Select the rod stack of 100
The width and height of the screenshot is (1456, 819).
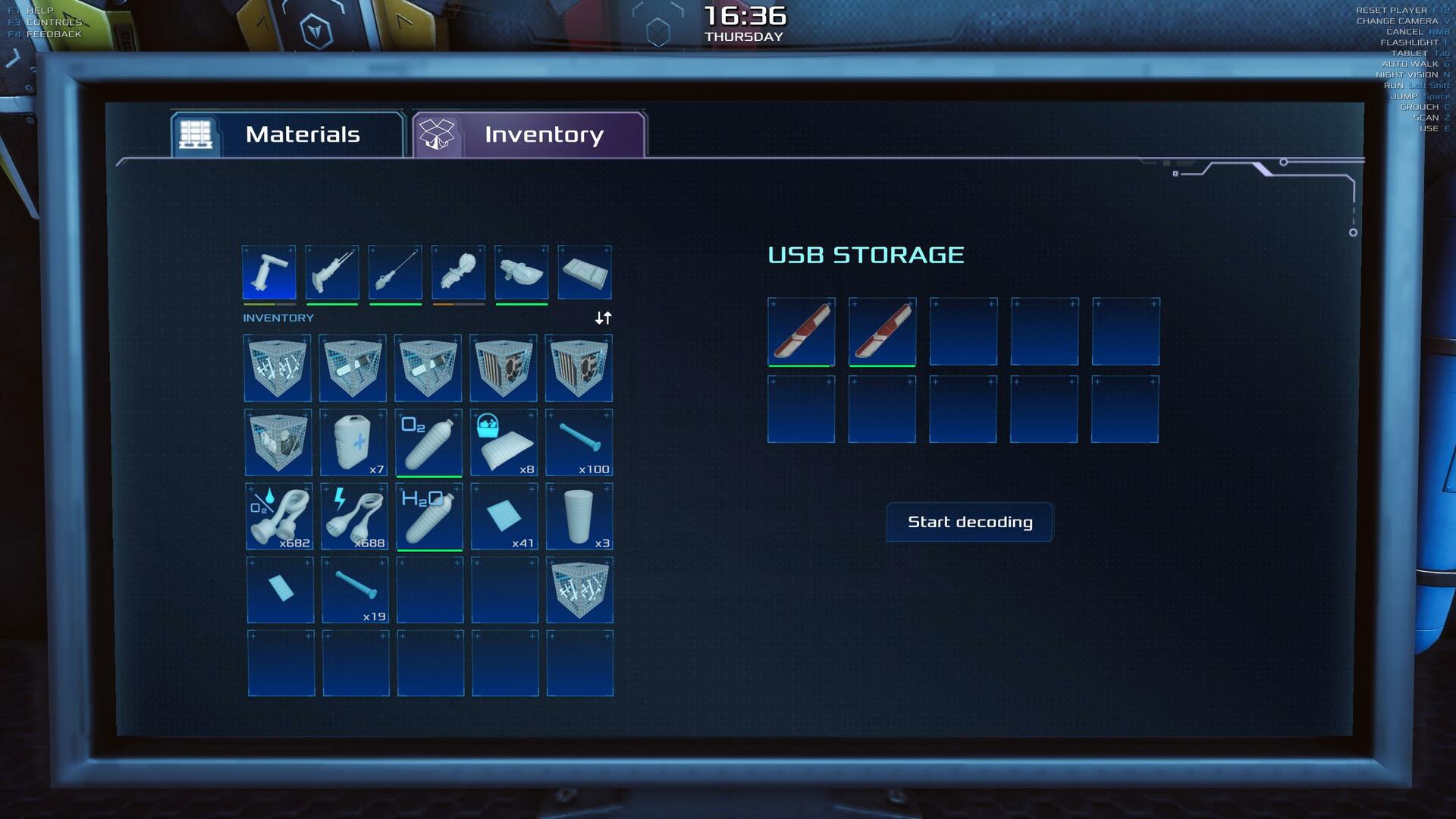579,443
